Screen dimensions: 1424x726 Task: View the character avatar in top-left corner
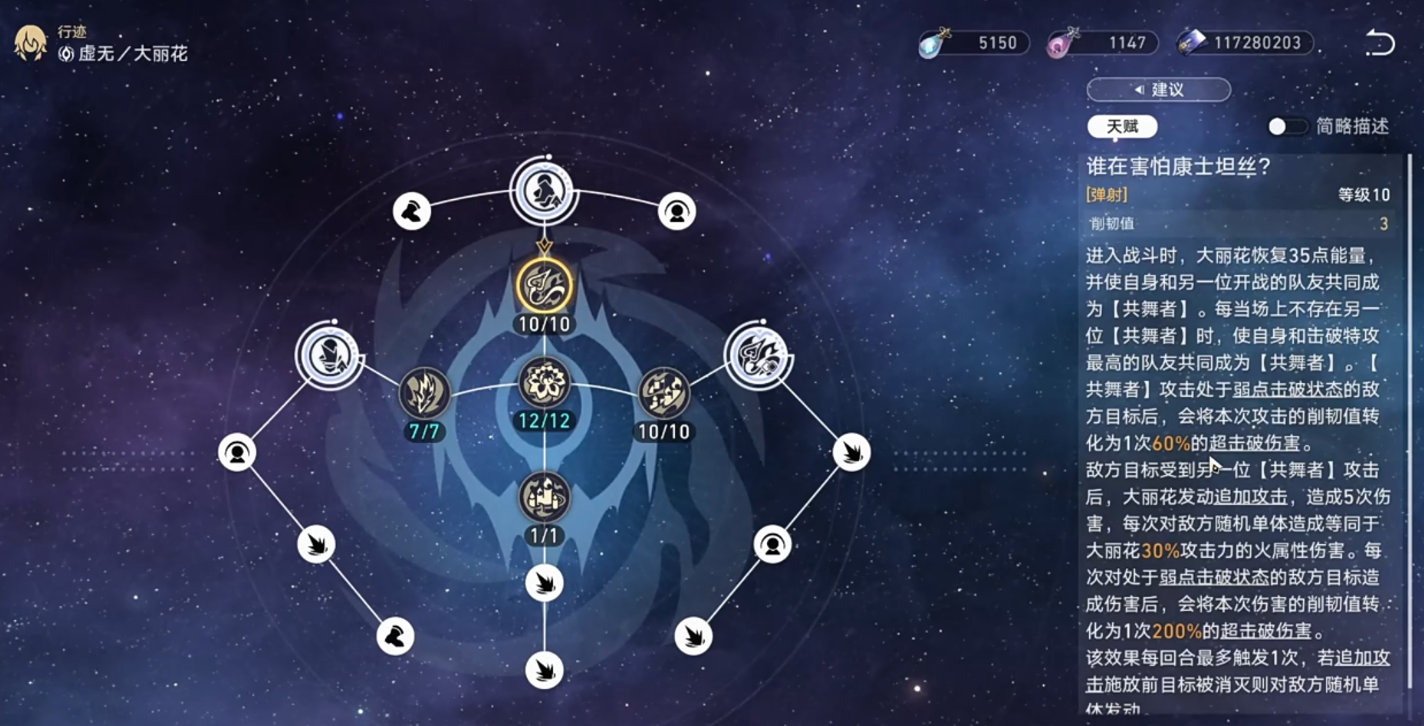click(28, 42)
